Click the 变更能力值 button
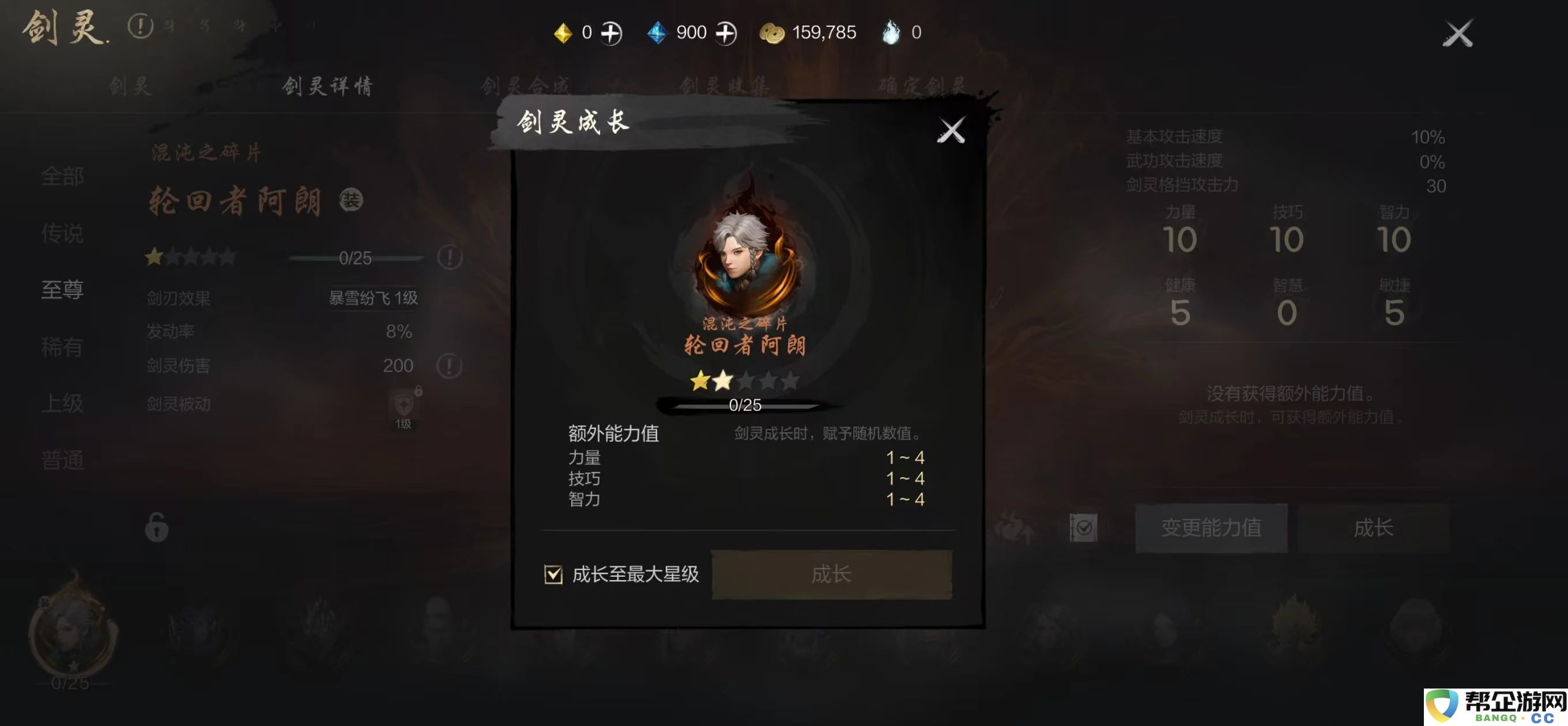 pos(1211,527)
